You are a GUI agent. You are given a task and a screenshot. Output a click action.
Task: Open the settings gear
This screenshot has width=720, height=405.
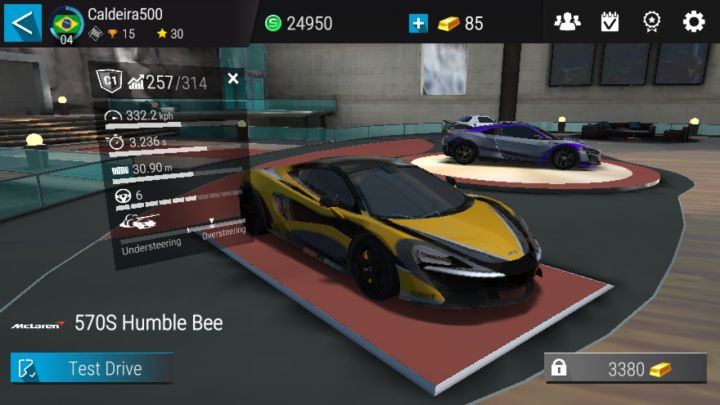(x=694, y=22)
